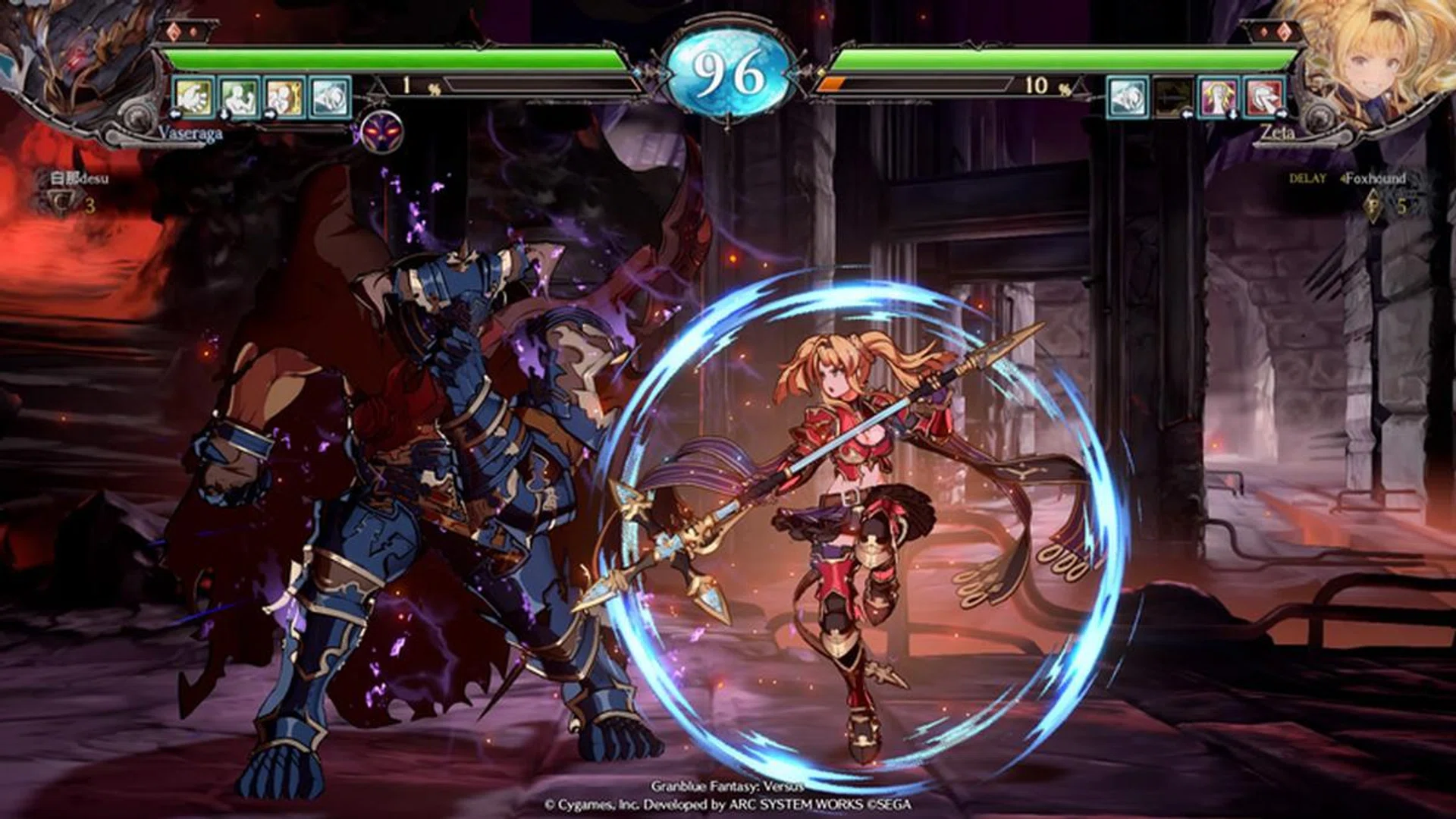
Task: Click Vaseraga's grab skill icon
Action: [238, 97]
